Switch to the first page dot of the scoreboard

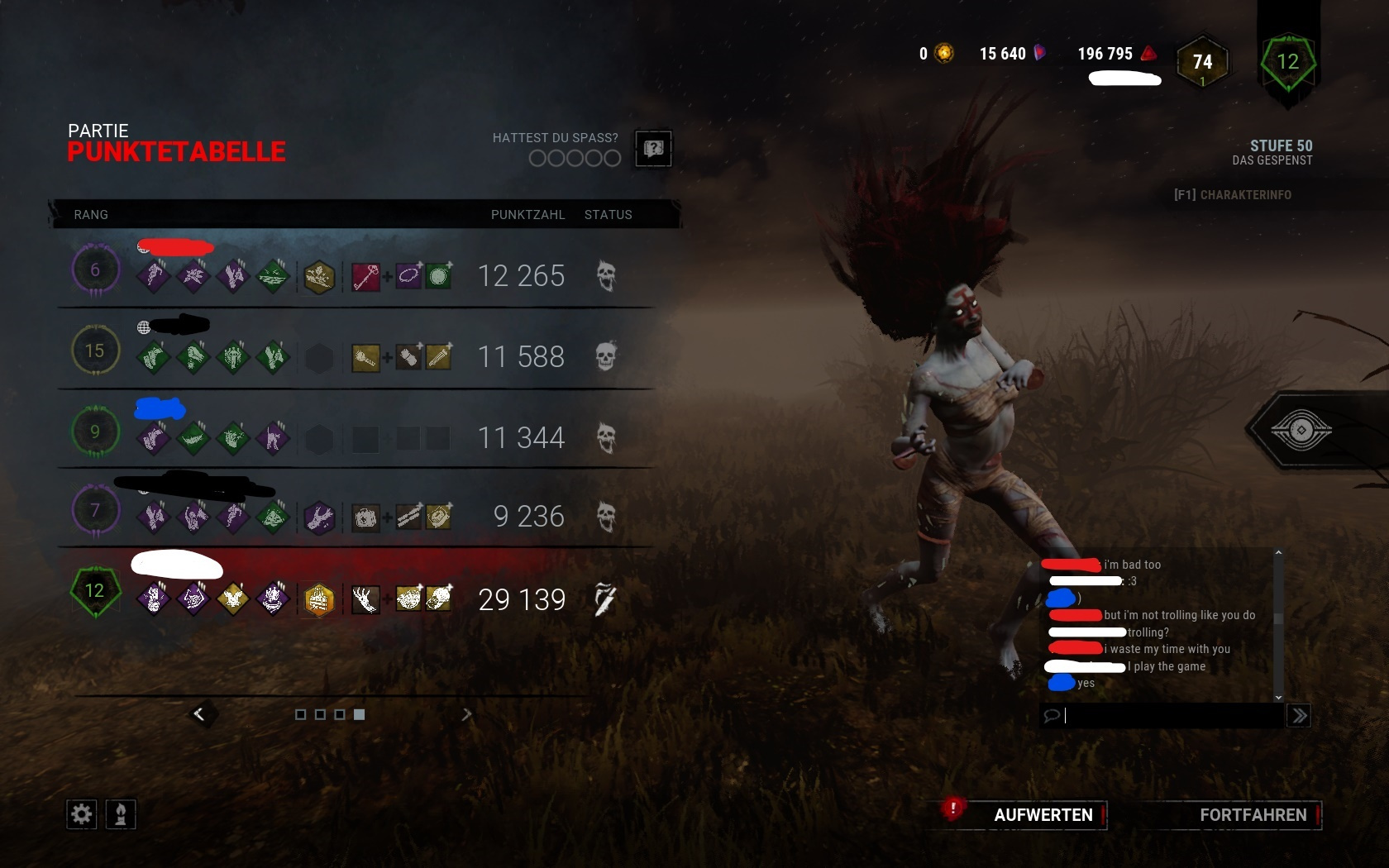300,714
